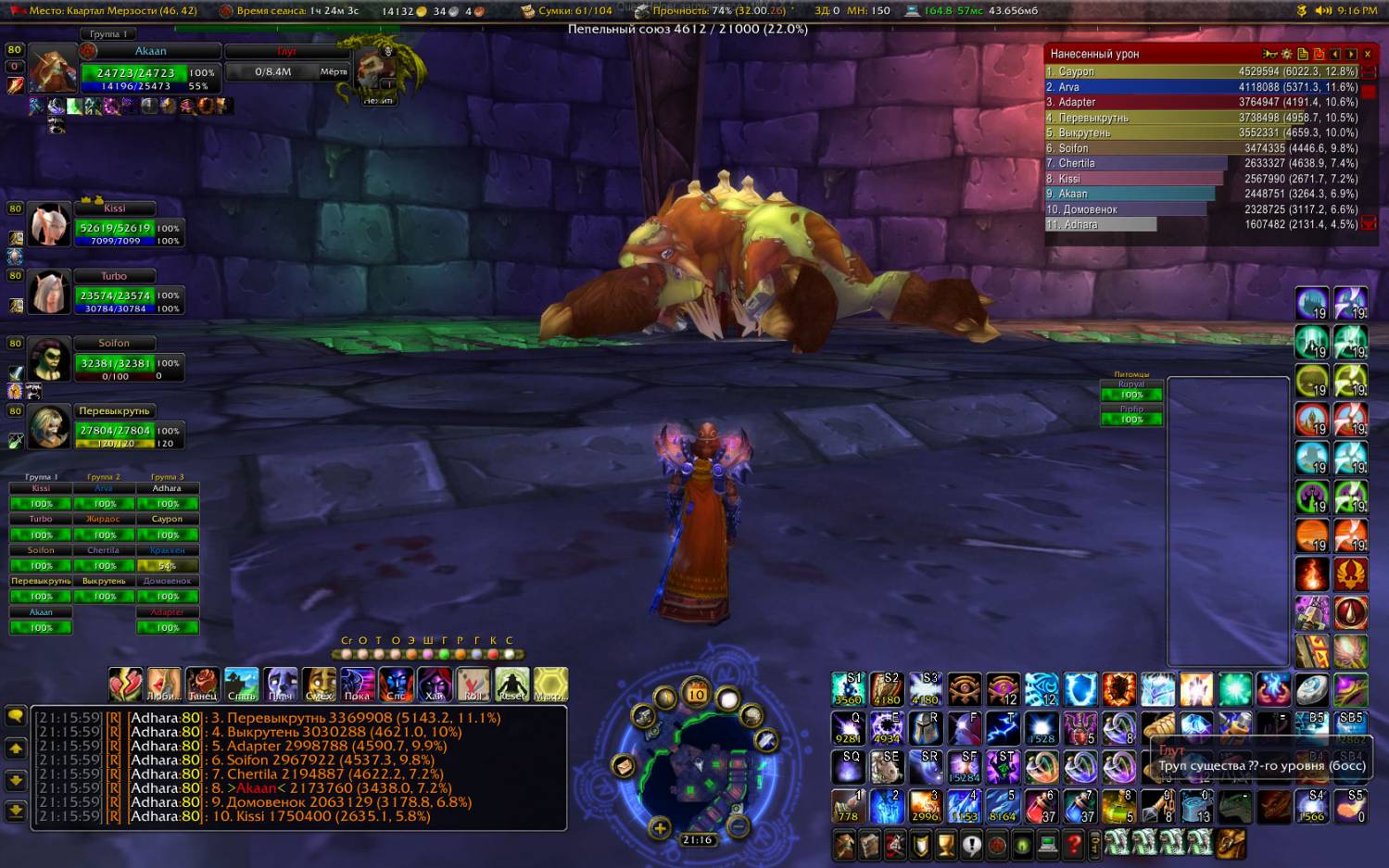Screen dimensions: 1389x868
Task: Cast the helmet ability bound to R
Action: (925, 728)
